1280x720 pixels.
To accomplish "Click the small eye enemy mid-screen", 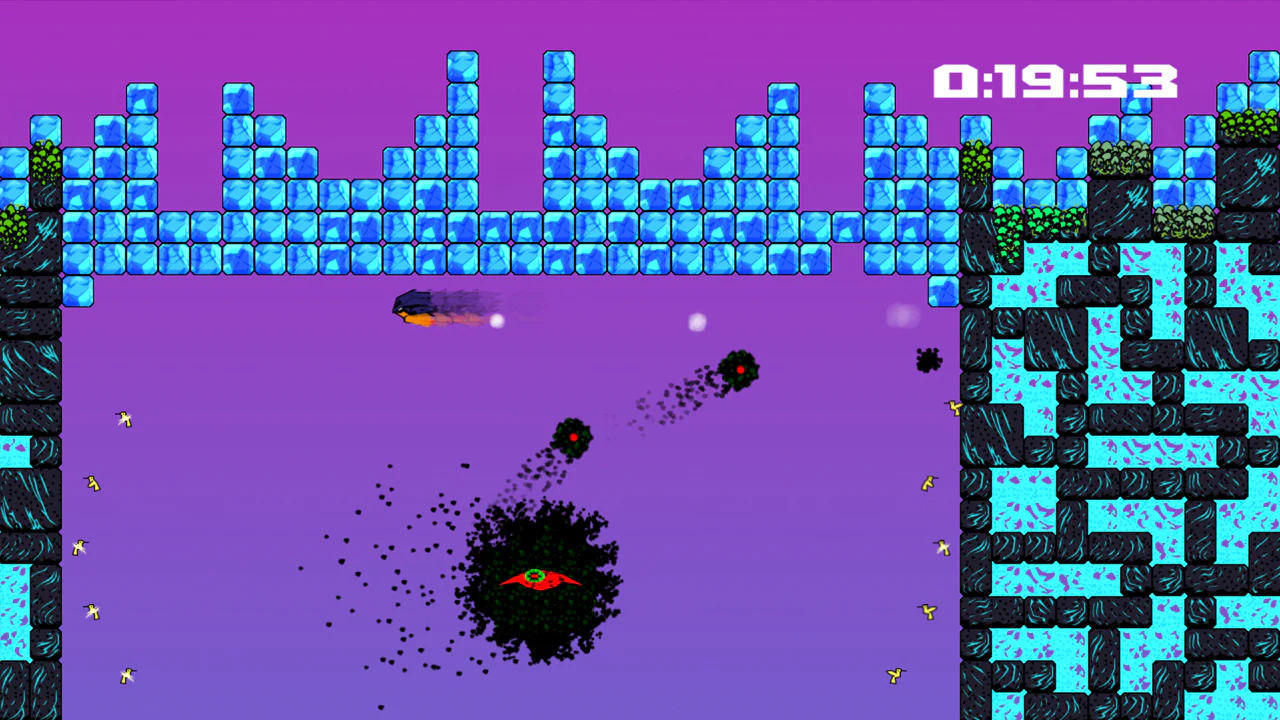I will [x=573, y=435].
